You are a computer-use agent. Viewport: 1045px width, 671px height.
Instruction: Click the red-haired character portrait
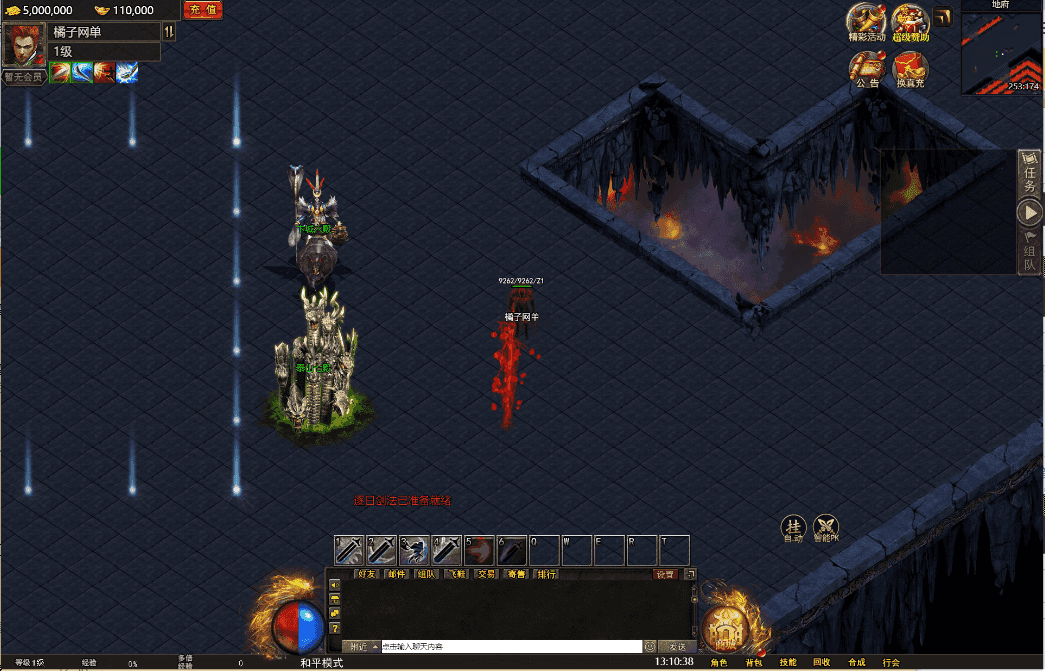tap(22, 44)
